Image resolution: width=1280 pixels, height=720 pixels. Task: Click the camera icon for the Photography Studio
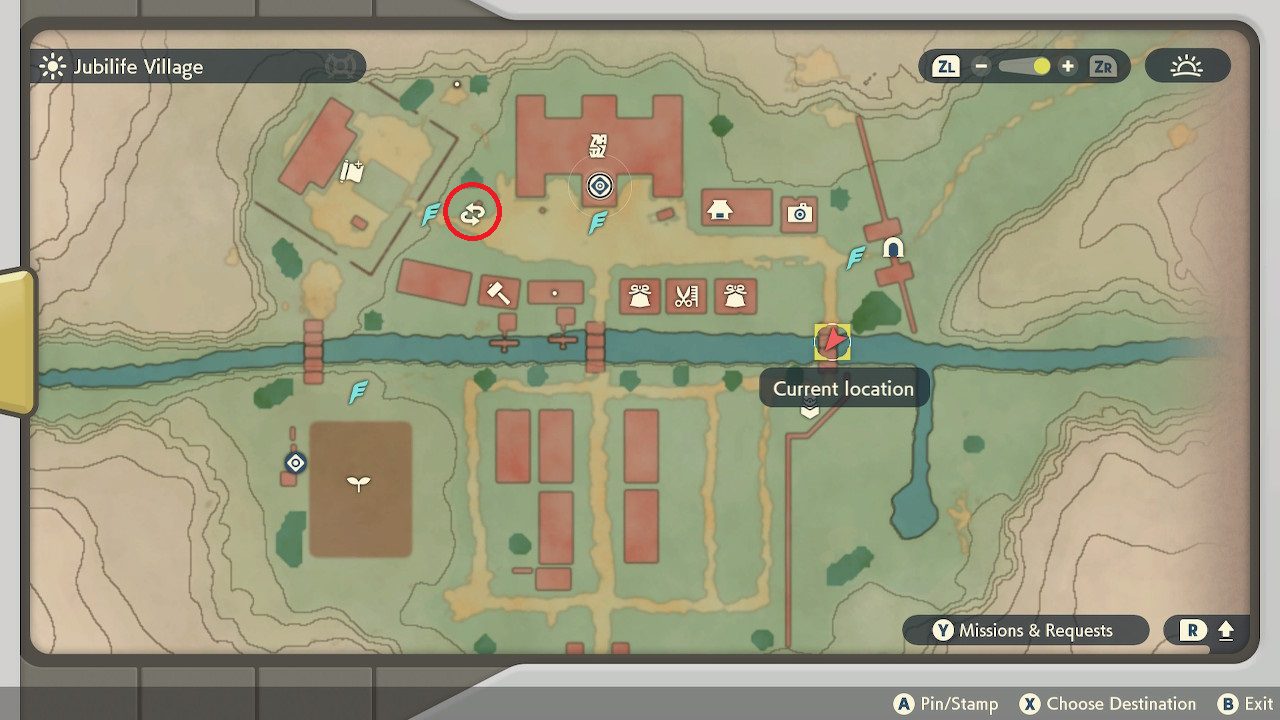[799, 213]
